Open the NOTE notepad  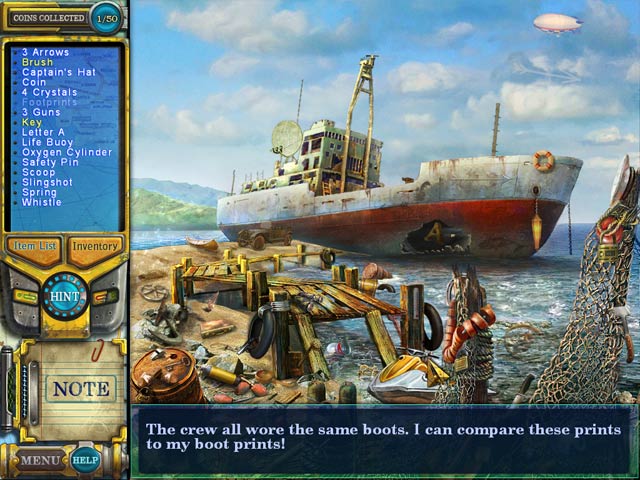(81, 388)
